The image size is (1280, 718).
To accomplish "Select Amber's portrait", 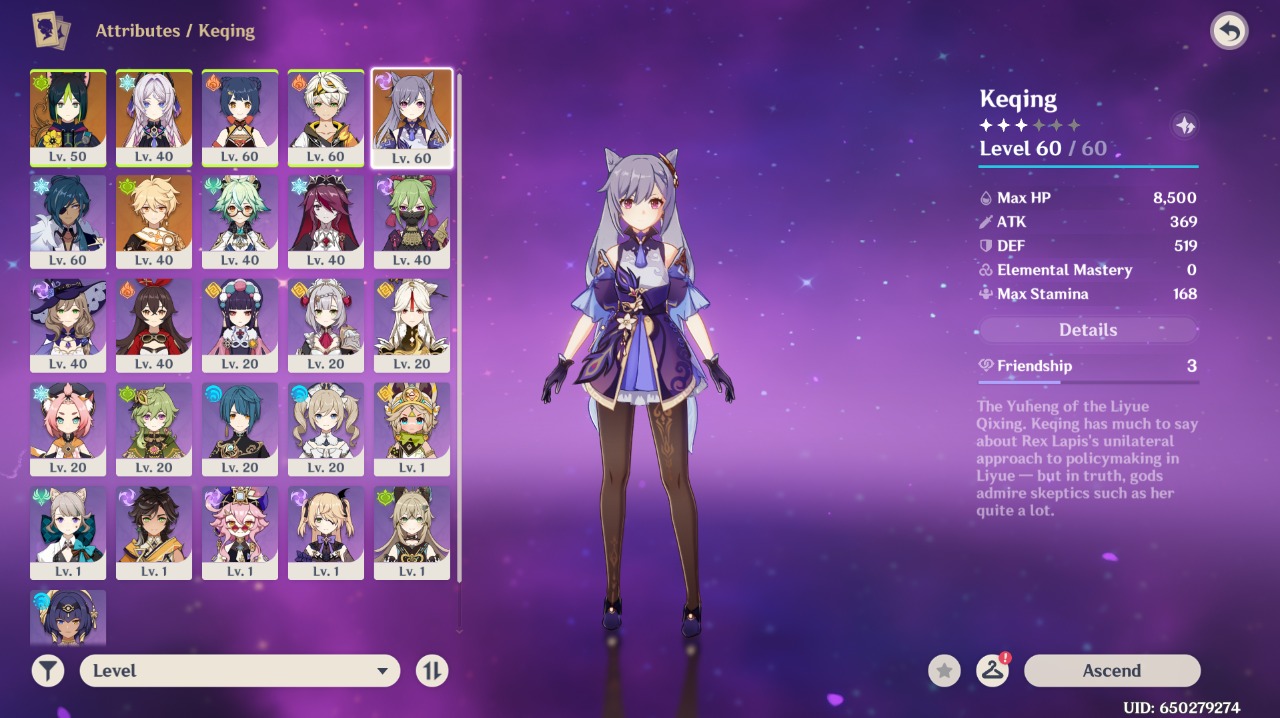I will point(154,318).
